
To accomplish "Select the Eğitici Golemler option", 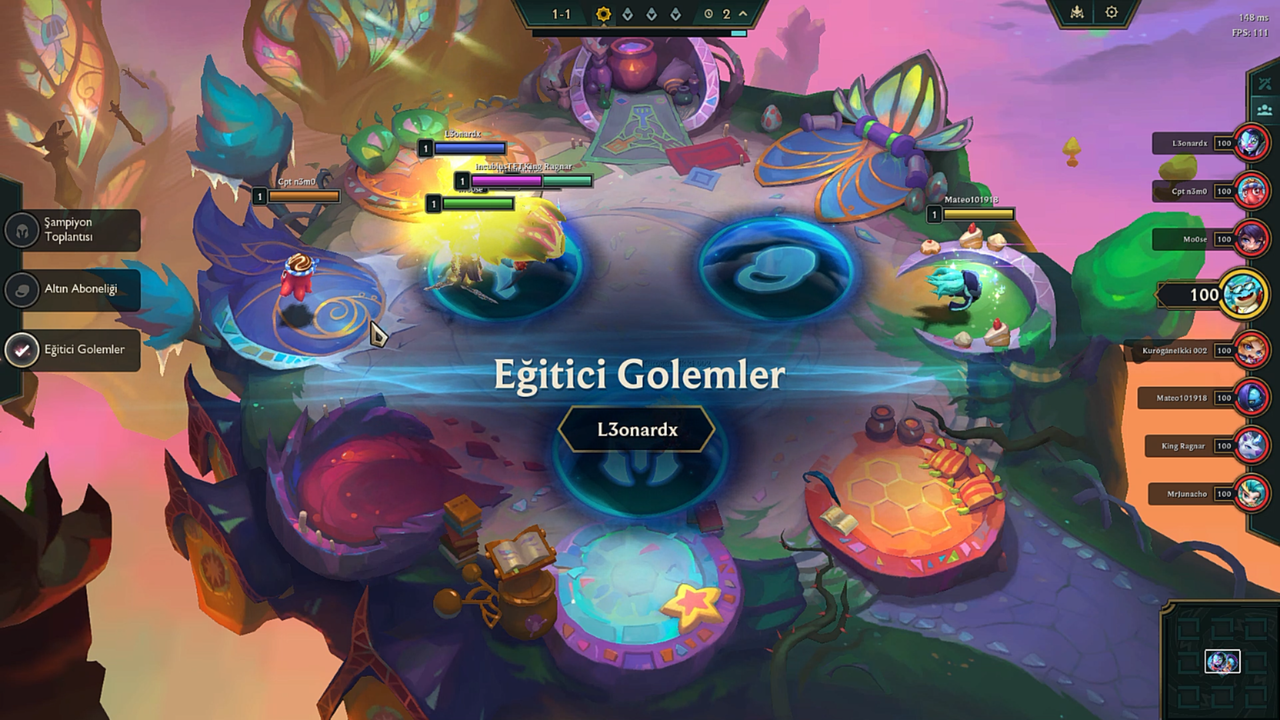I will tap(72, 349).
